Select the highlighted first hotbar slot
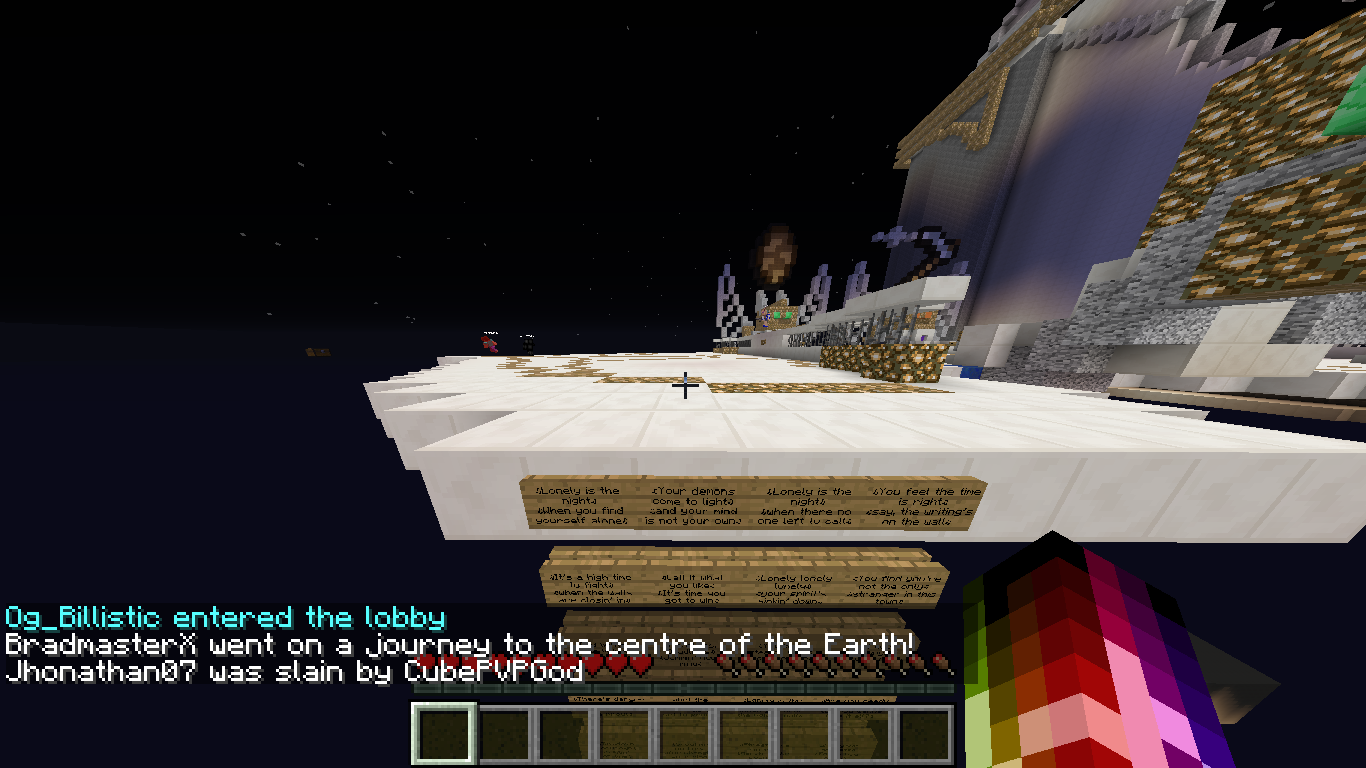 (443, 734)
